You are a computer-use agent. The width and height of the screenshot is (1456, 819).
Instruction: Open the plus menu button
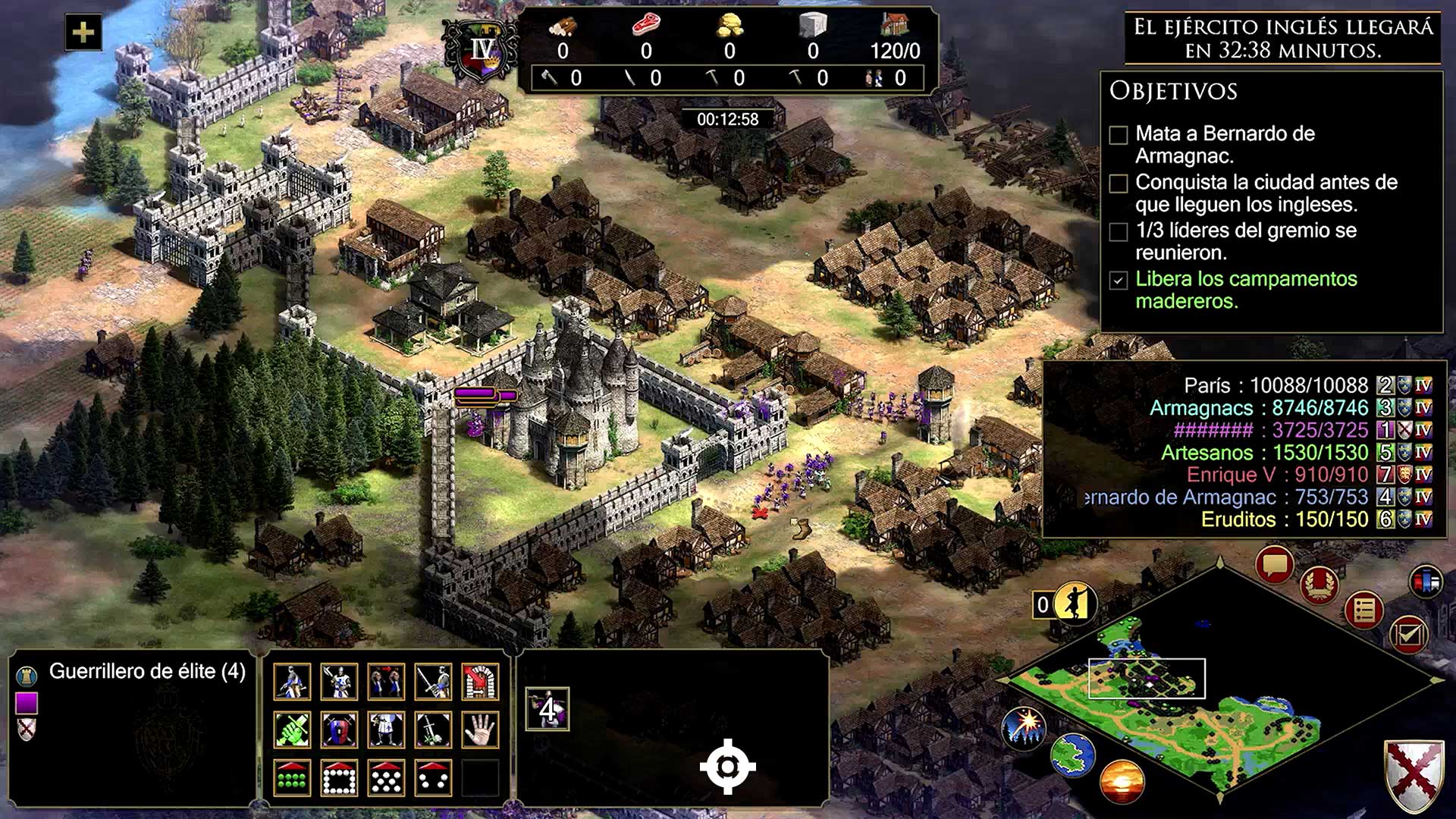(83, 33)
